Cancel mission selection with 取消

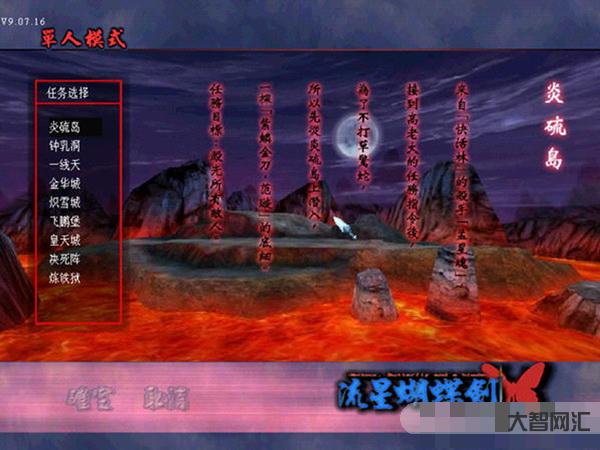[164, 399]
